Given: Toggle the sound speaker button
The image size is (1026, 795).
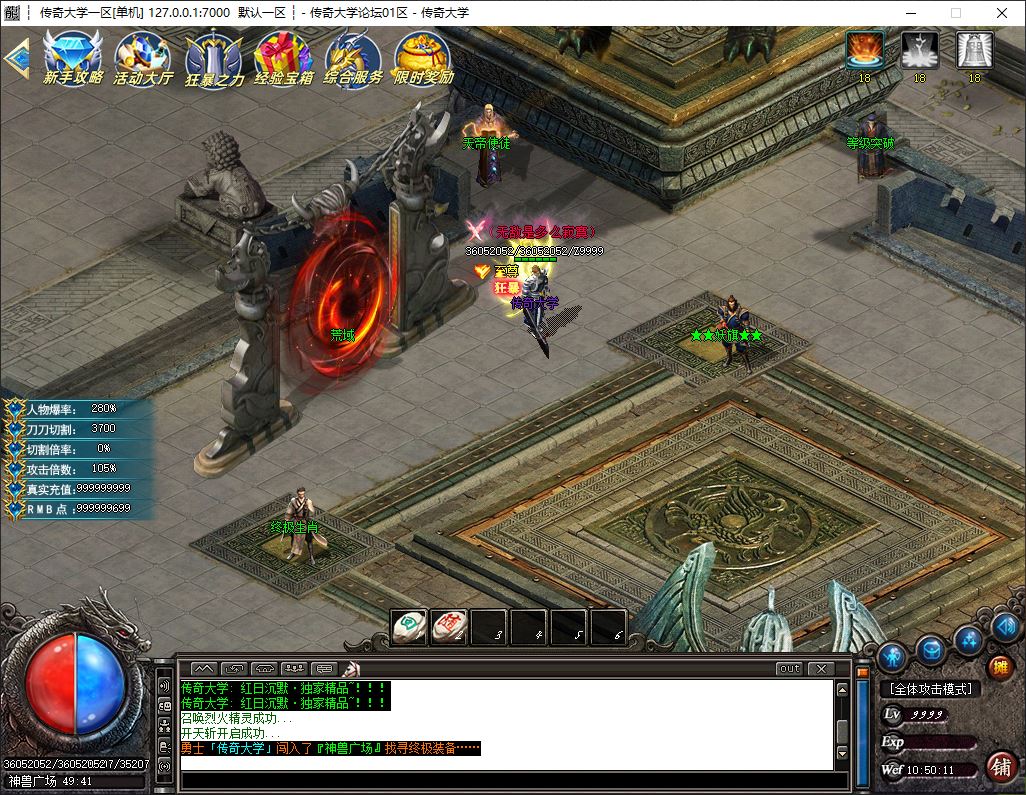Looking at the screenshot, I should pos(1005,628).
